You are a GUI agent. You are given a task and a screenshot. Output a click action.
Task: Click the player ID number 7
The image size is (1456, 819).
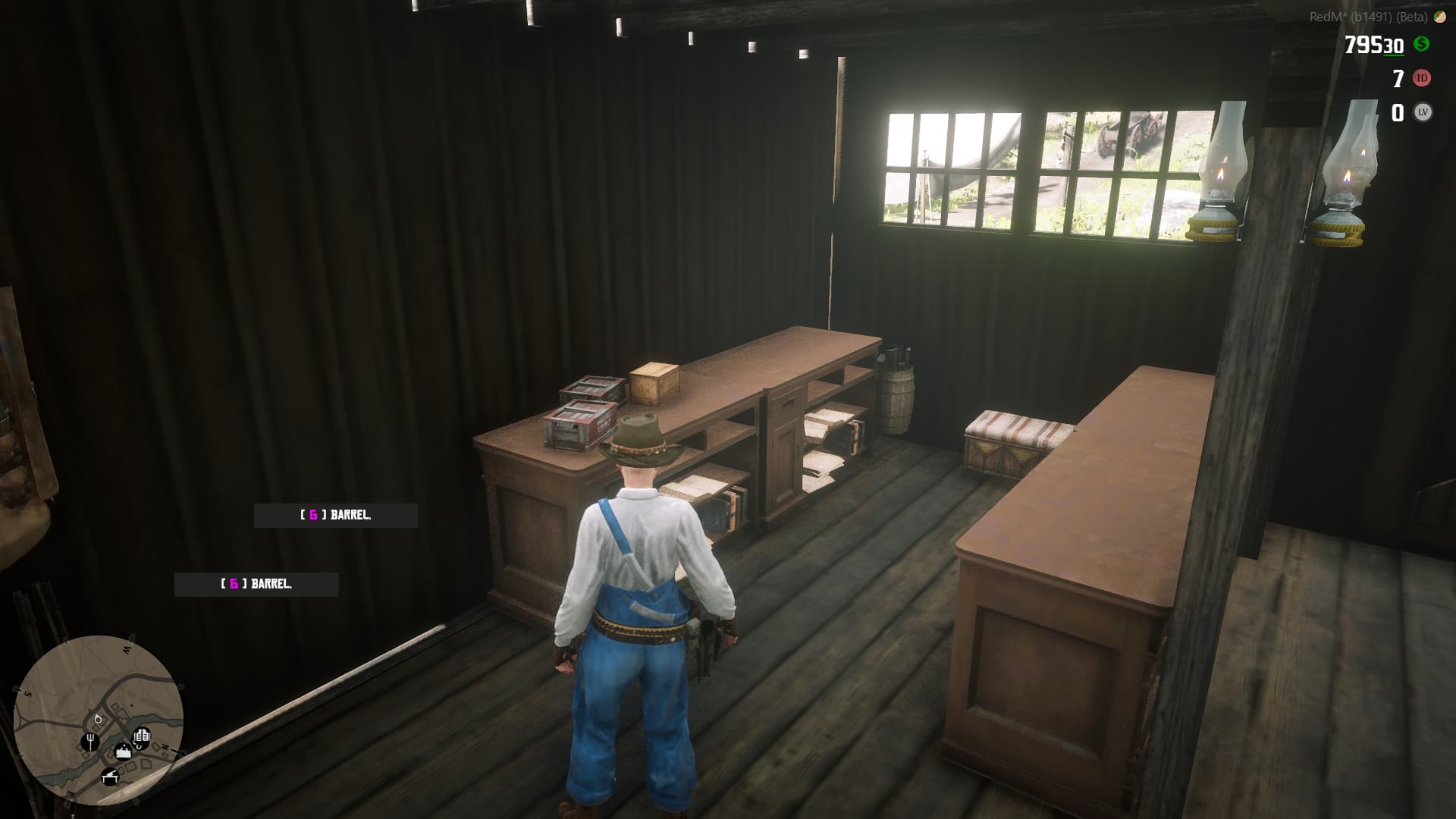[1397, 78]
